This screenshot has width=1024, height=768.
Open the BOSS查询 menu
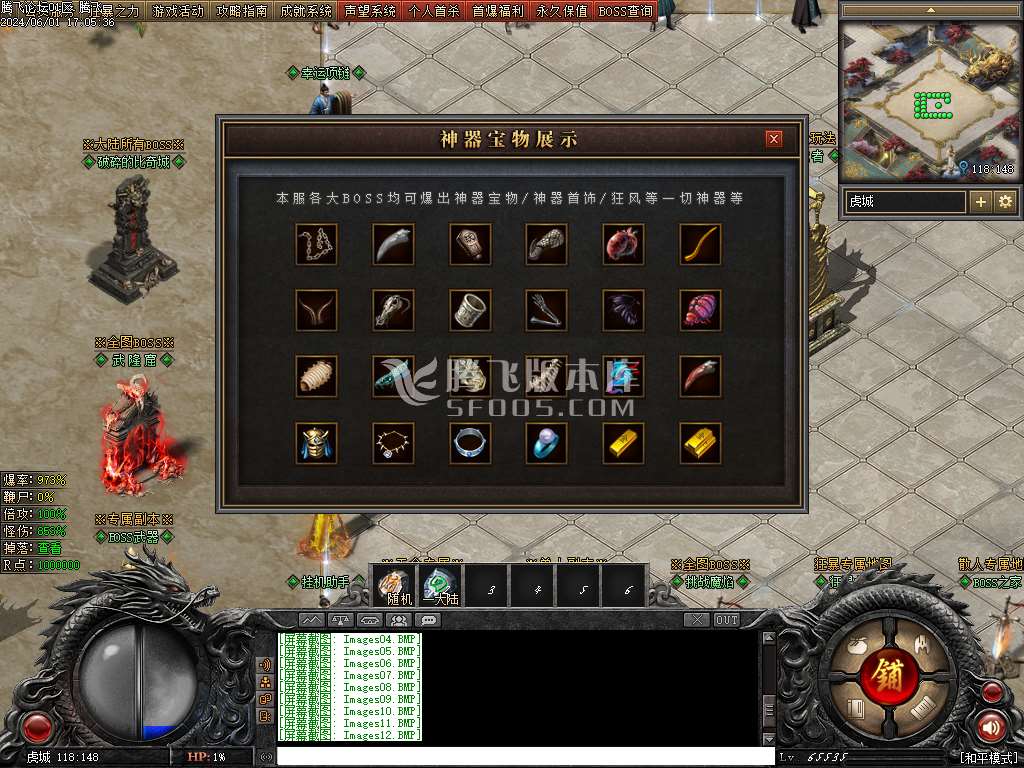coord(626,11)
